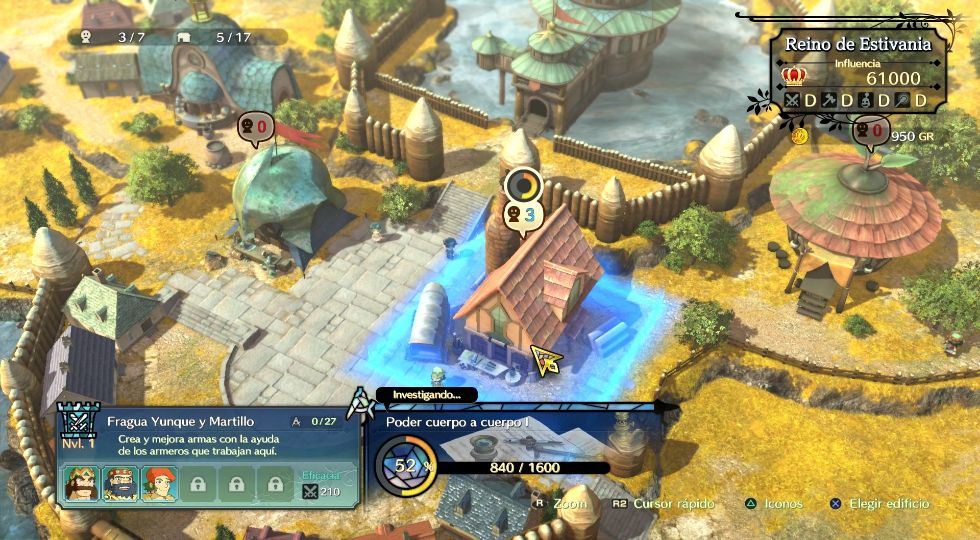The image size is (980, 540).
Task: Click the Fragua Yunque y Martillo level emblem
Action: click(76, 425)
